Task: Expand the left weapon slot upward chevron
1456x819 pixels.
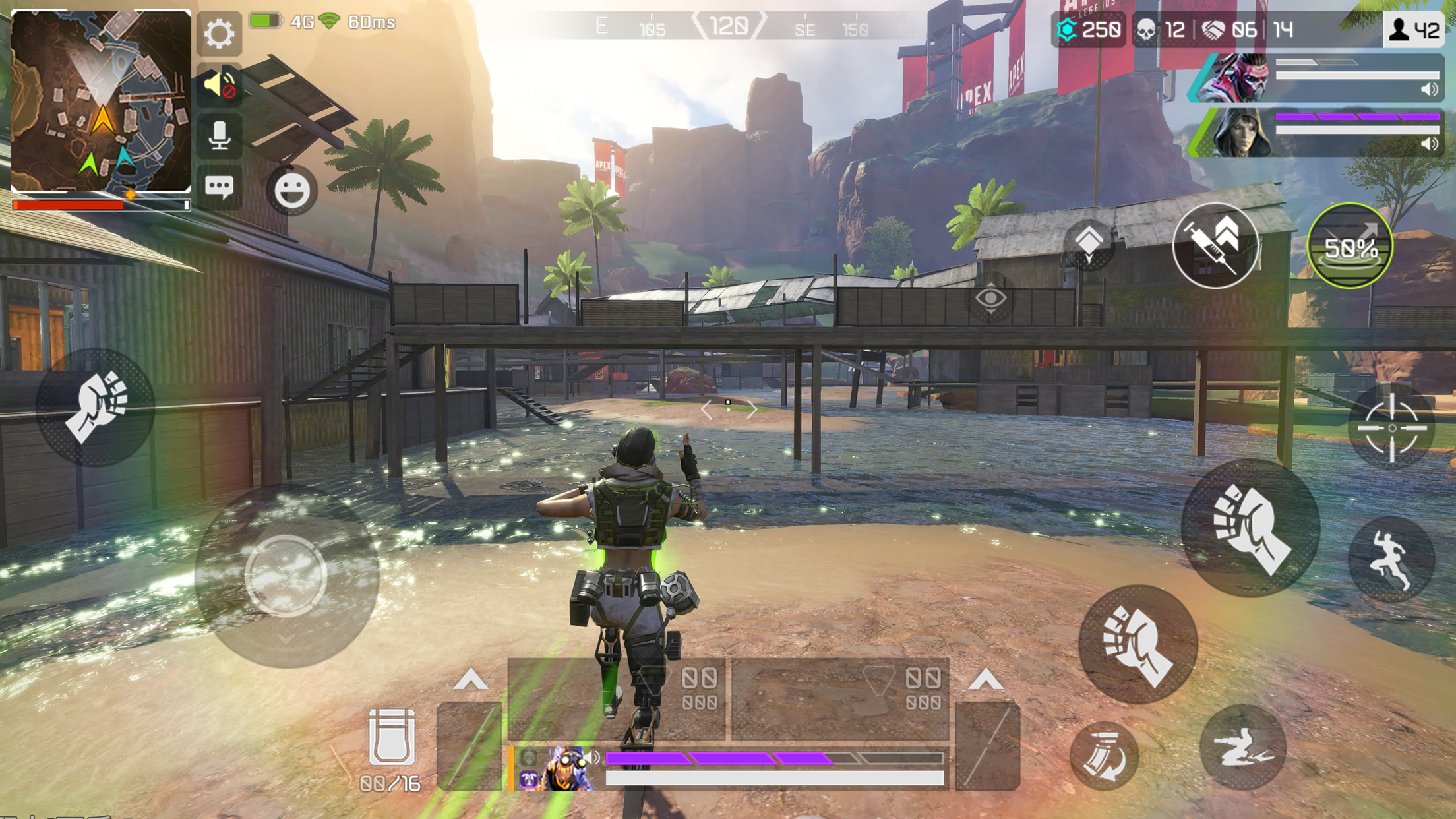Action: click(470, 679)
